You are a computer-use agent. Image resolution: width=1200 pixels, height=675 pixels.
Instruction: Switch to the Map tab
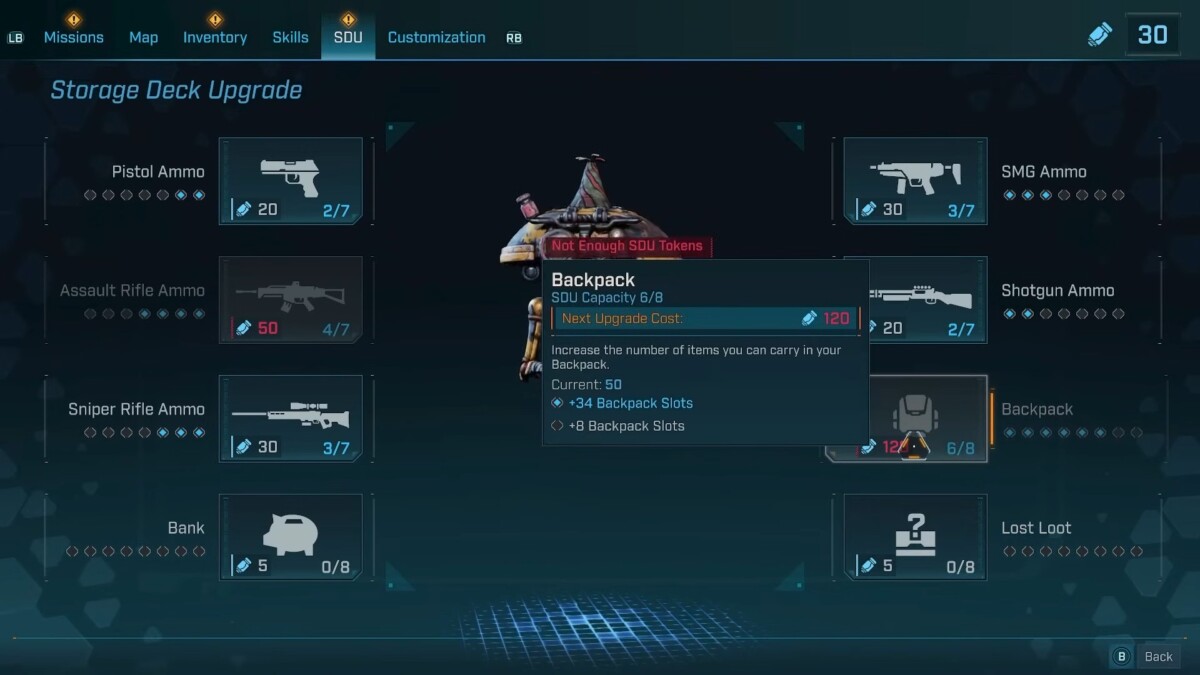pos(143,37)
